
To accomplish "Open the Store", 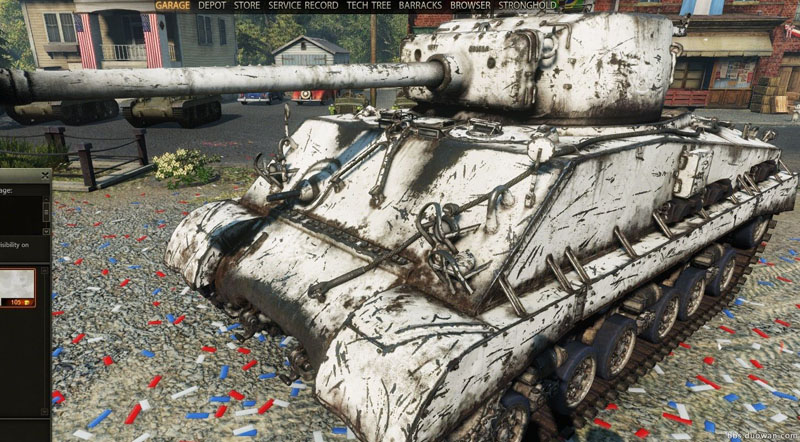I will click(x=247, y=5).
